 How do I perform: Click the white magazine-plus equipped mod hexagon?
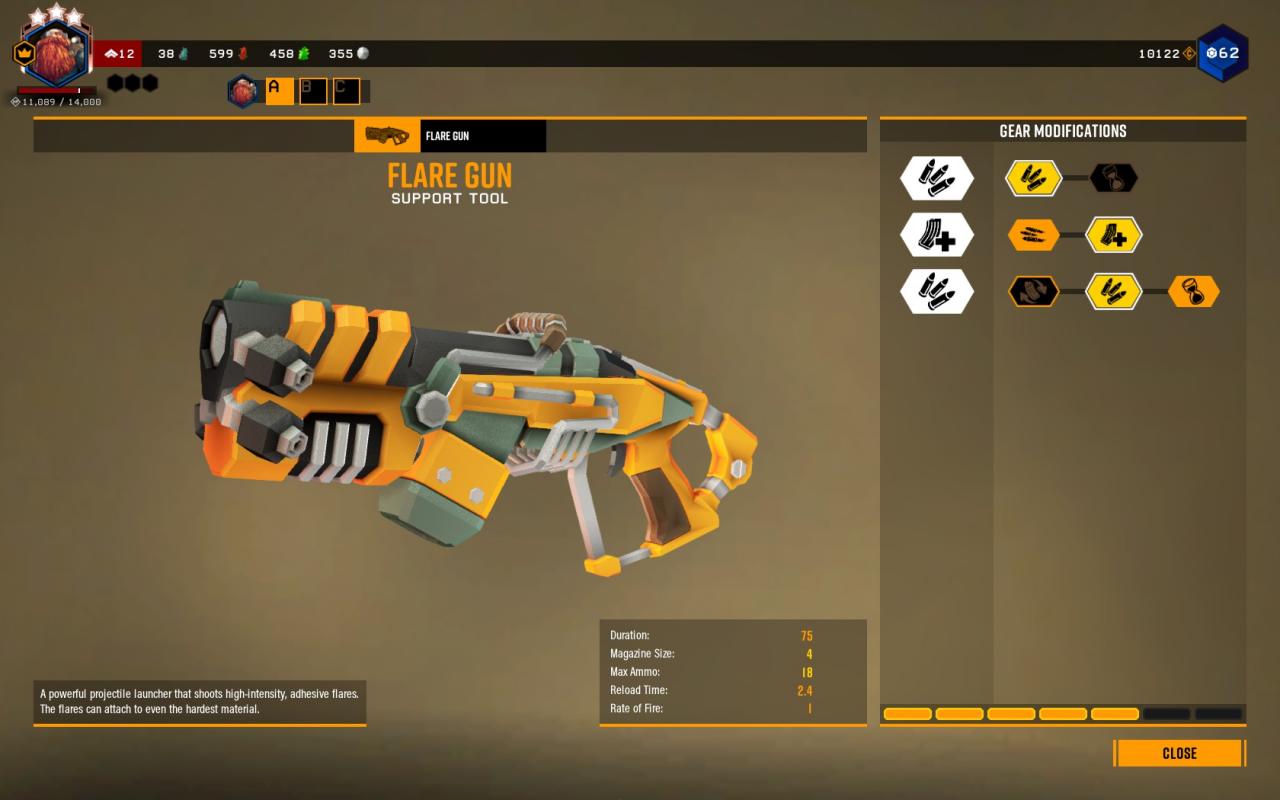pos(936,236)
